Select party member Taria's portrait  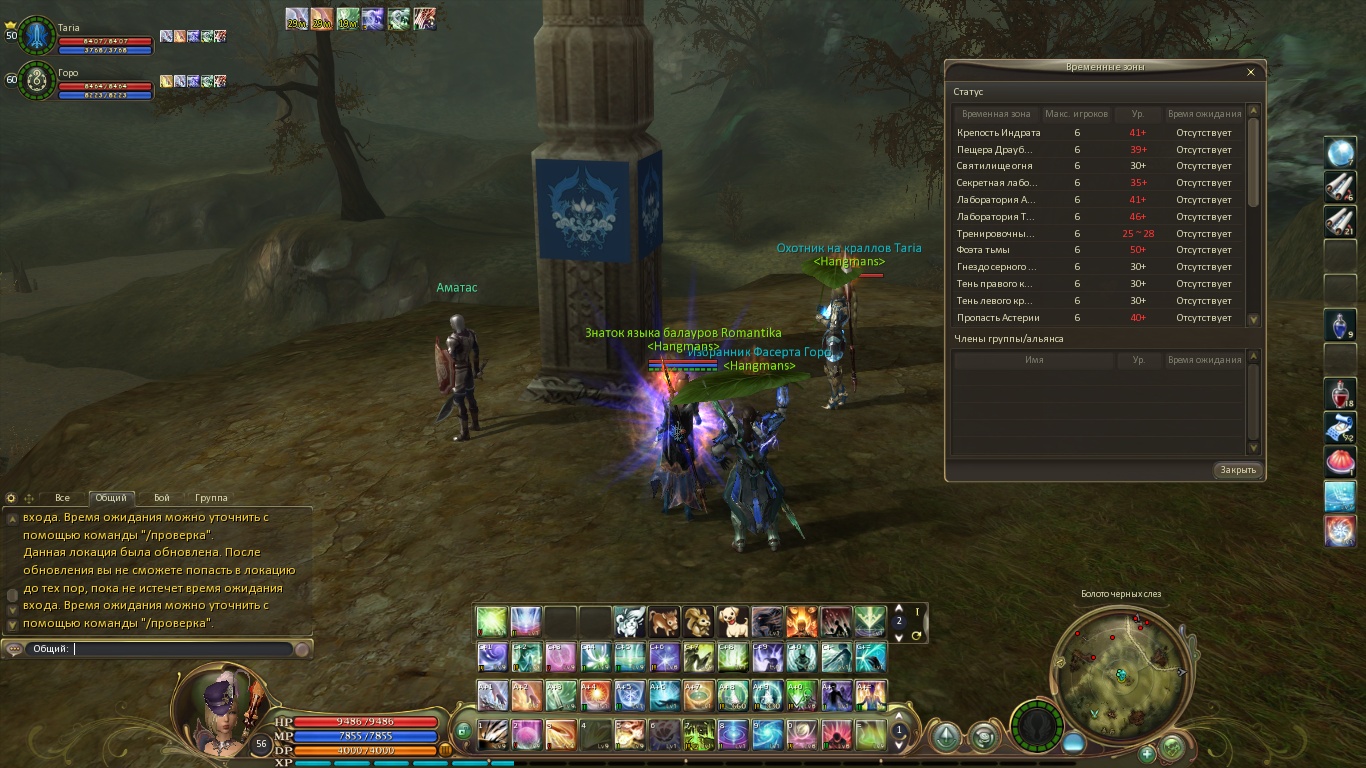37,35
